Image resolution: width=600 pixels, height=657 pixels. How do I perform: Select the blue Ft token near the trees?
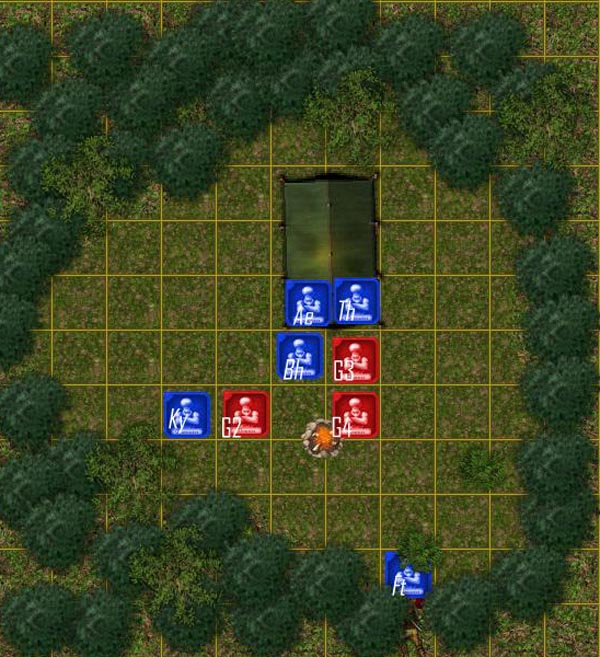[409, 576]
